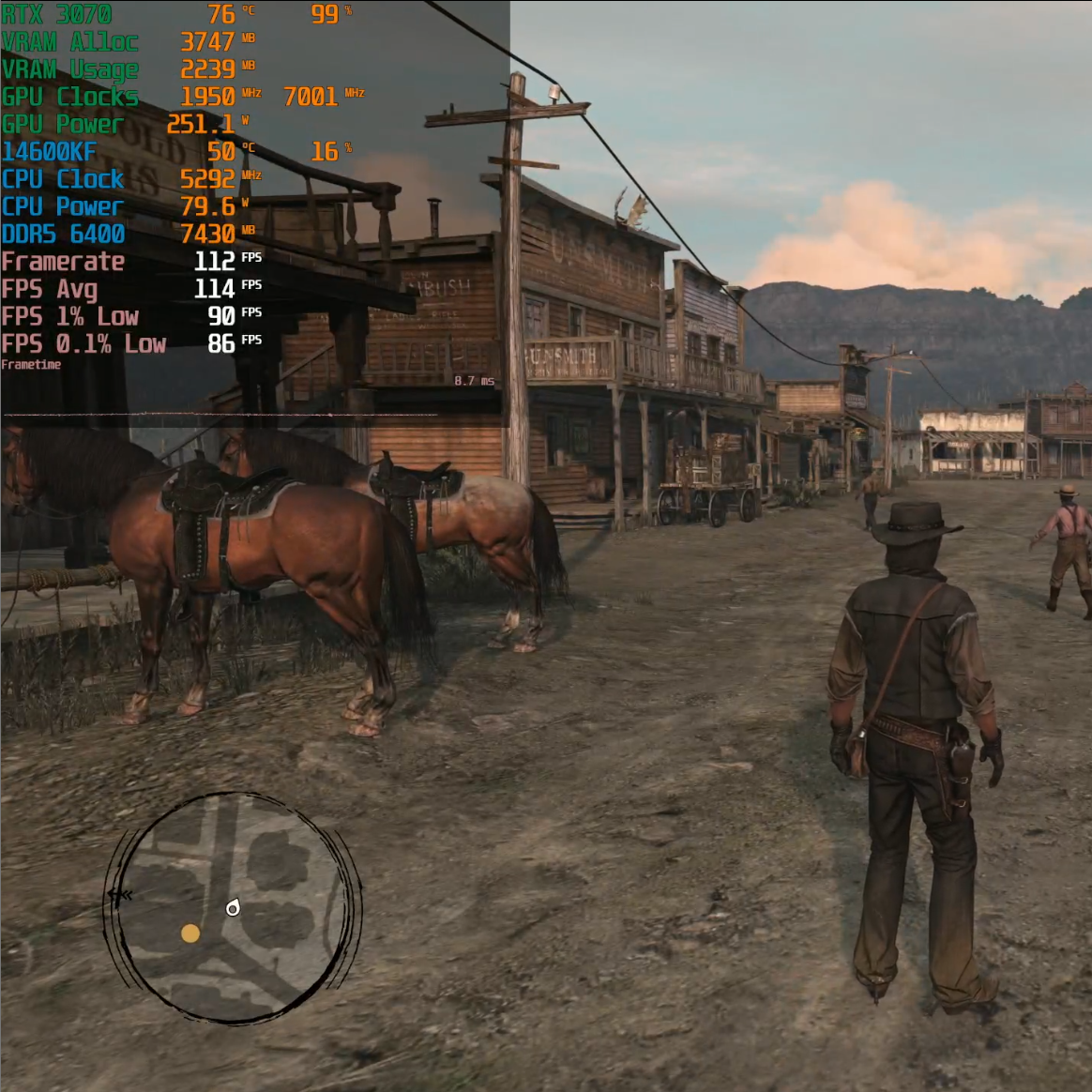Open the circular minimap
1092x1092 pixels.
tap(232, 907)
